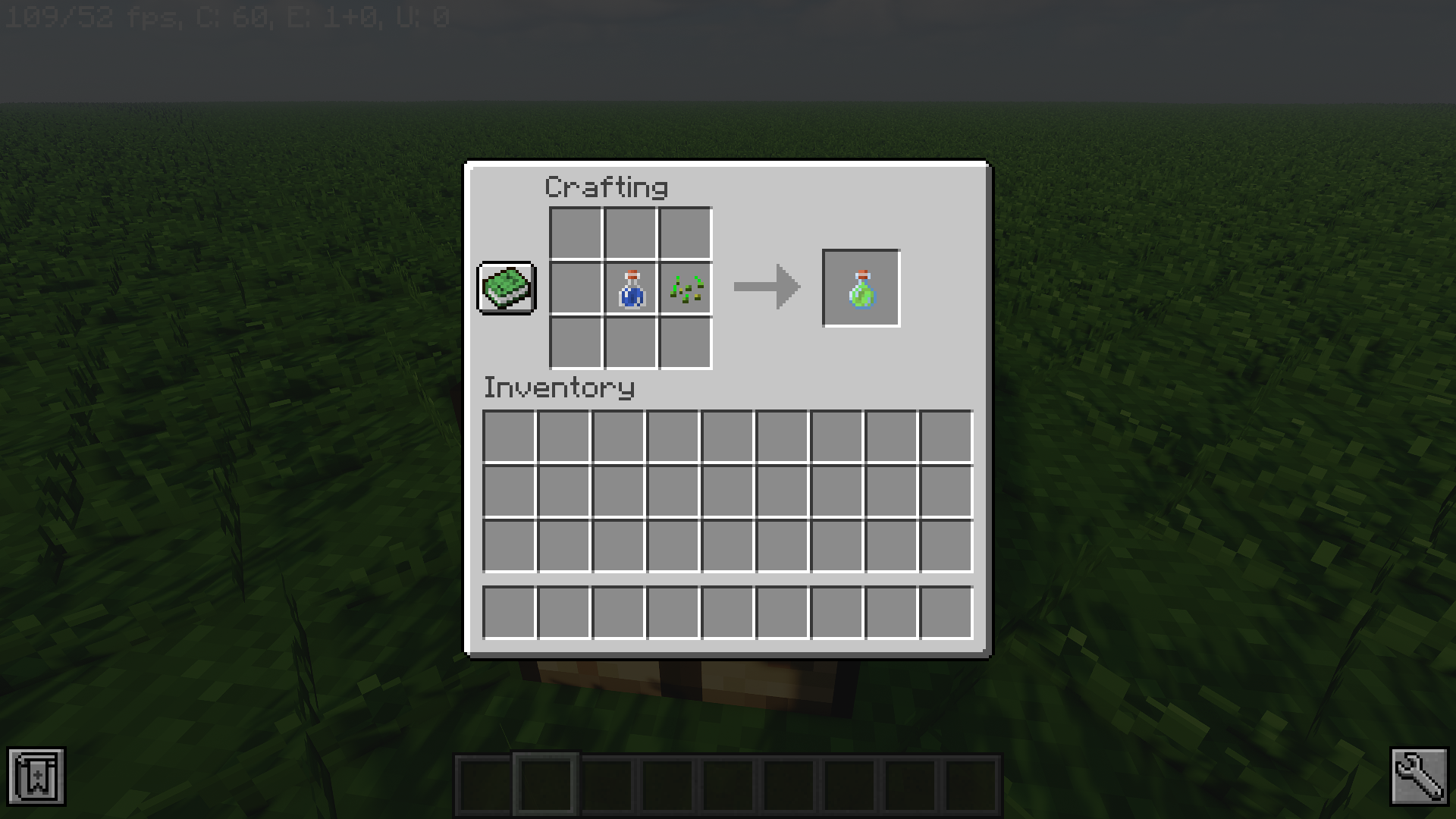This screenshot has height=819, width=1456.
Task: Click the last hotbar slot on the right
Action: (971, 784)
